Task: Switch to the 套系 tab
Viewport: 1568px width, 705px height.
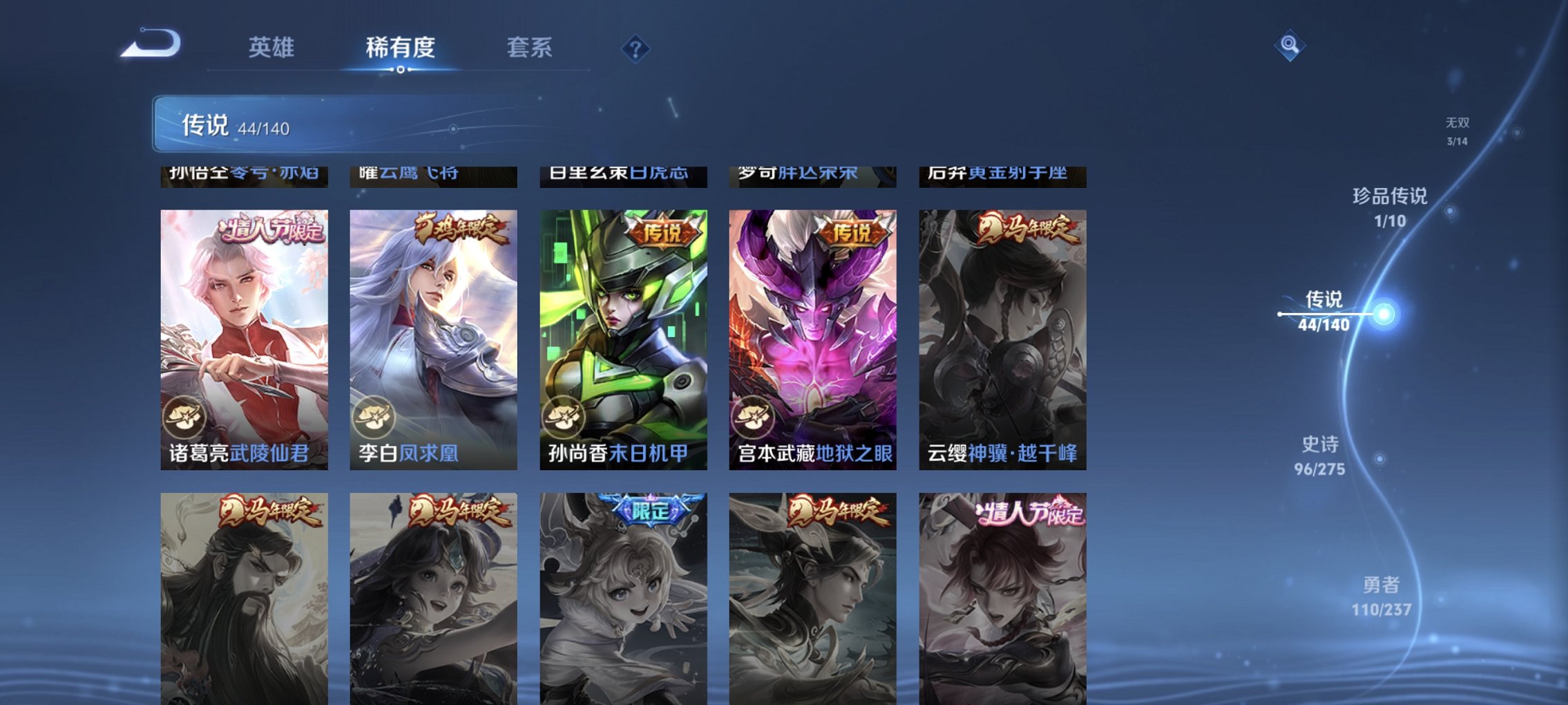Action: pos(528,48)
